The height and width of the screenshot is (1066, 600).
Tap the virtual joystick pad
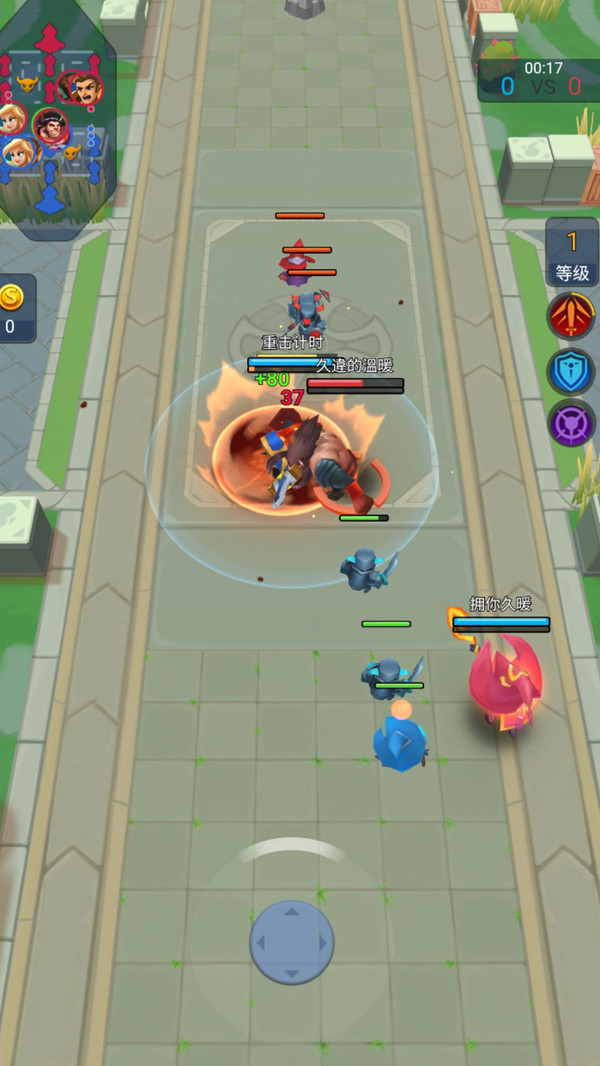pos(291,941)
